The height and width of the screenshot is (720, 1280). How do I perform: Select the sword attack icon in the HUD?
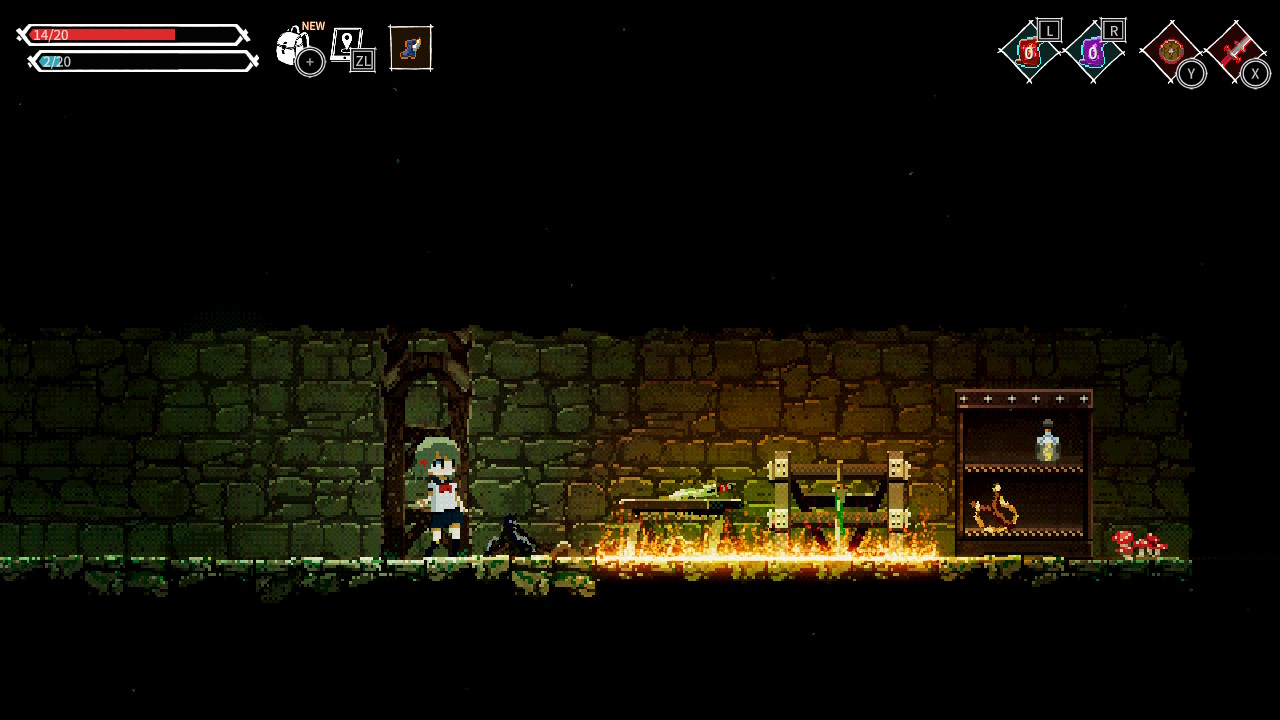(1238, 50)
